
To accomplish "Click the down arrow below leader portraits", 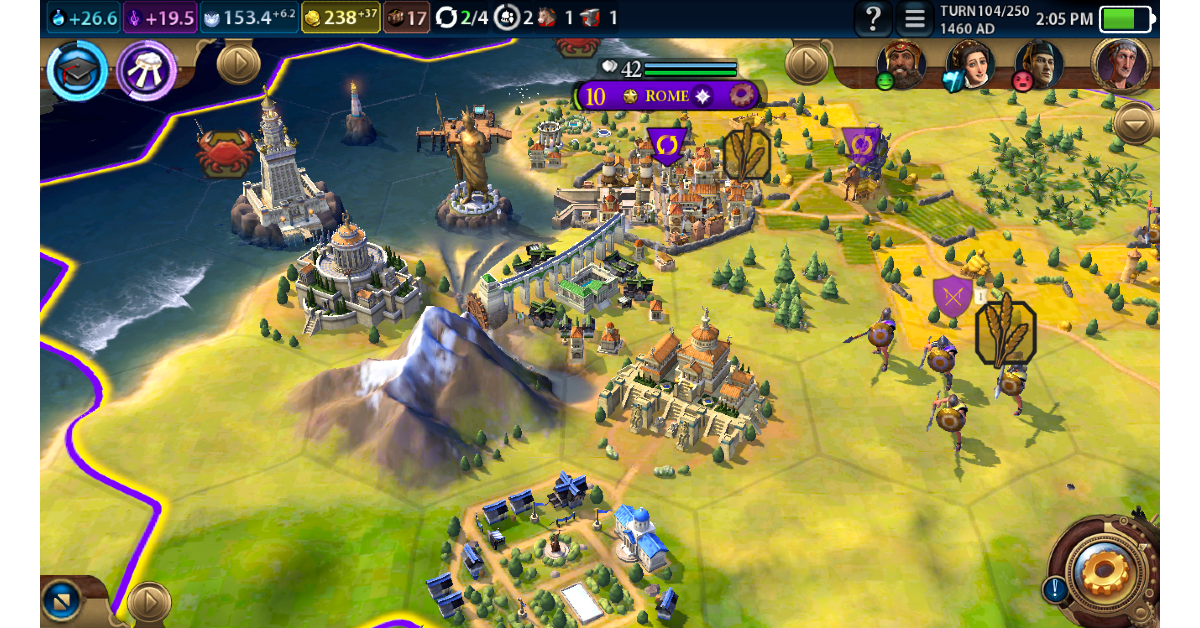I will point(1135,123).
